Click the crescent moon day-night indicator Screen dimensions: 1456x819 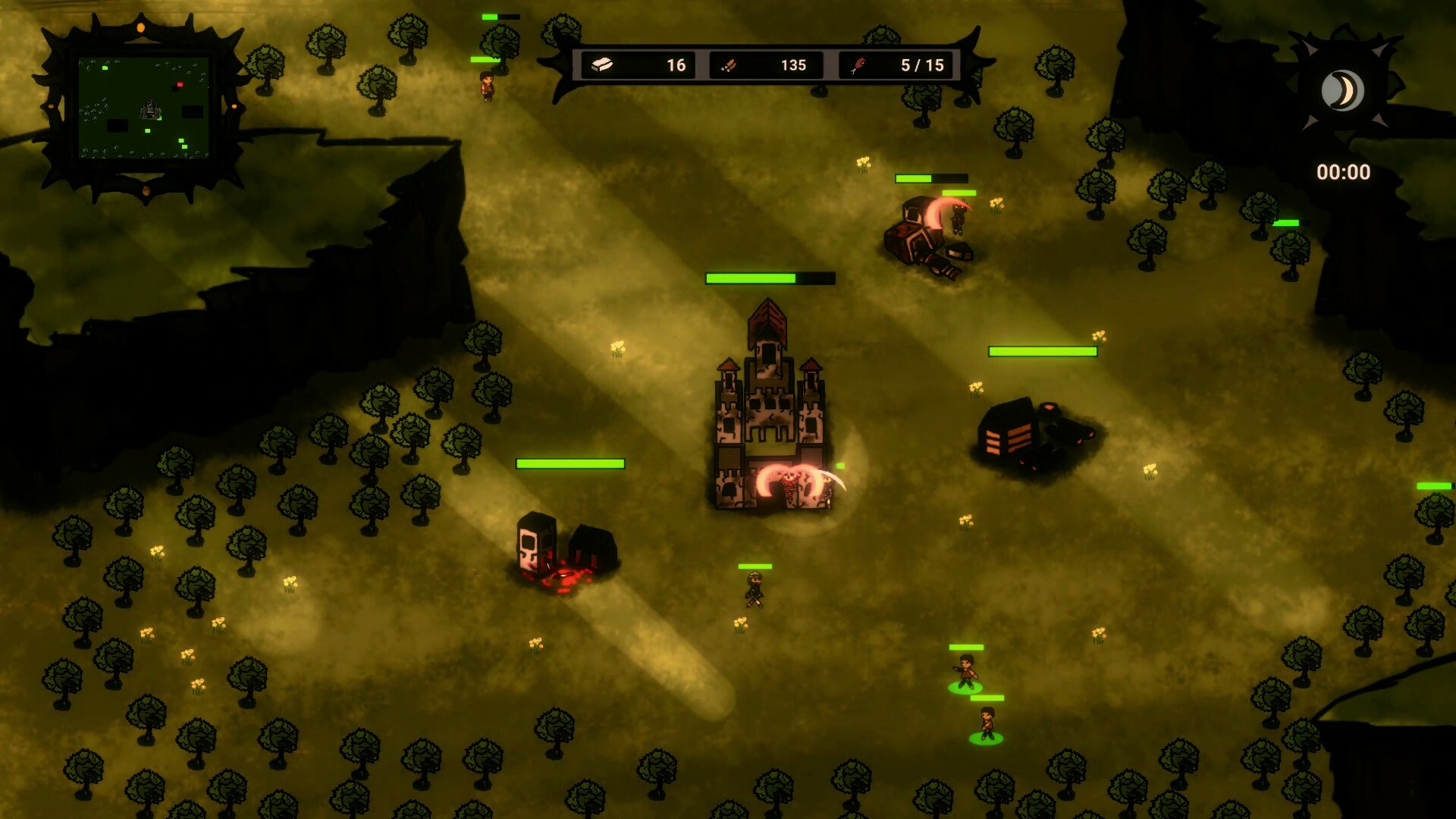1342,89
